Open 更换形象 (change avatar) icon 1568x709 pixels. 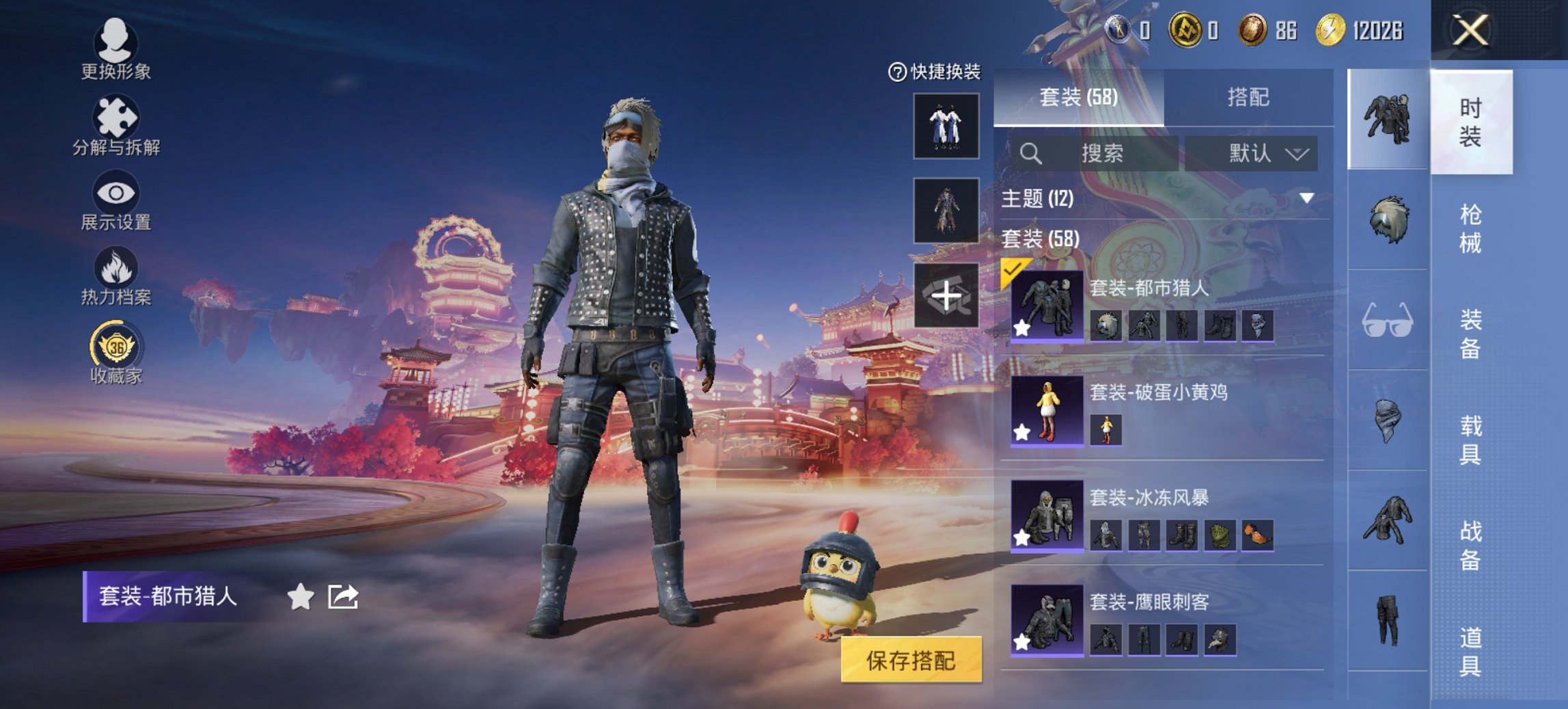pos(116,42)
